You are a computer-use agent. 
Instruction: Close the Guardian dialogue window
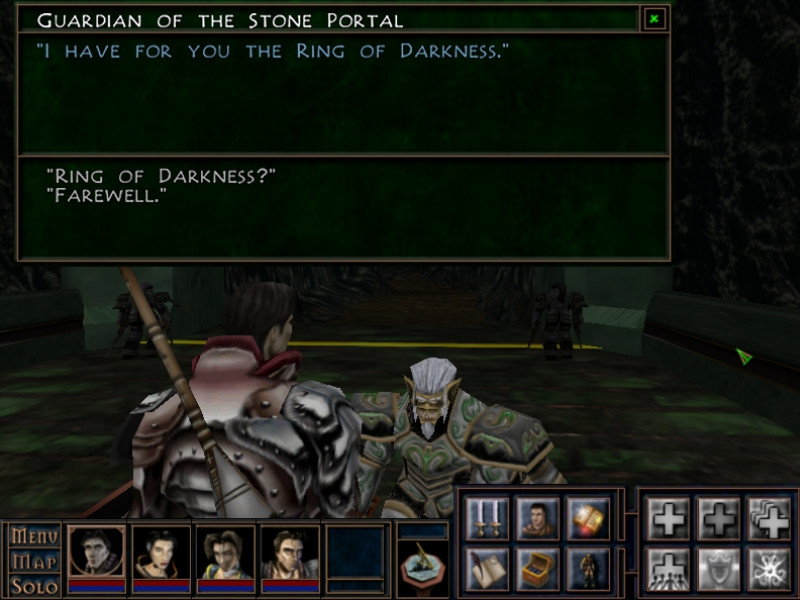click(x=653, y=18)
